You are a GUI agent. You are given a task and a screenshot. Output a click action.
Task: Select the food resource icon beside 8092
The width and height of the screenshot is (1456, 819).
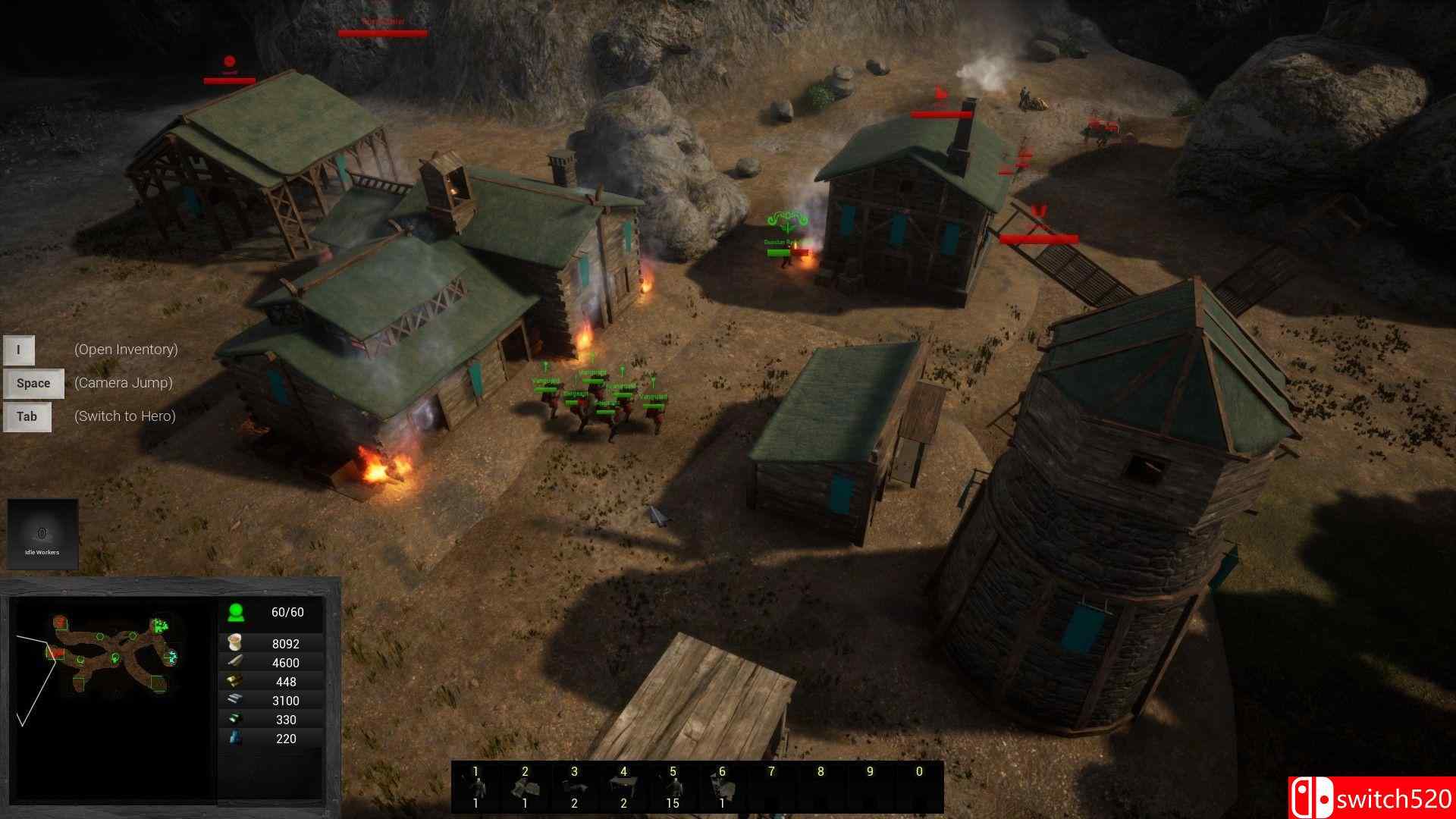234,641
